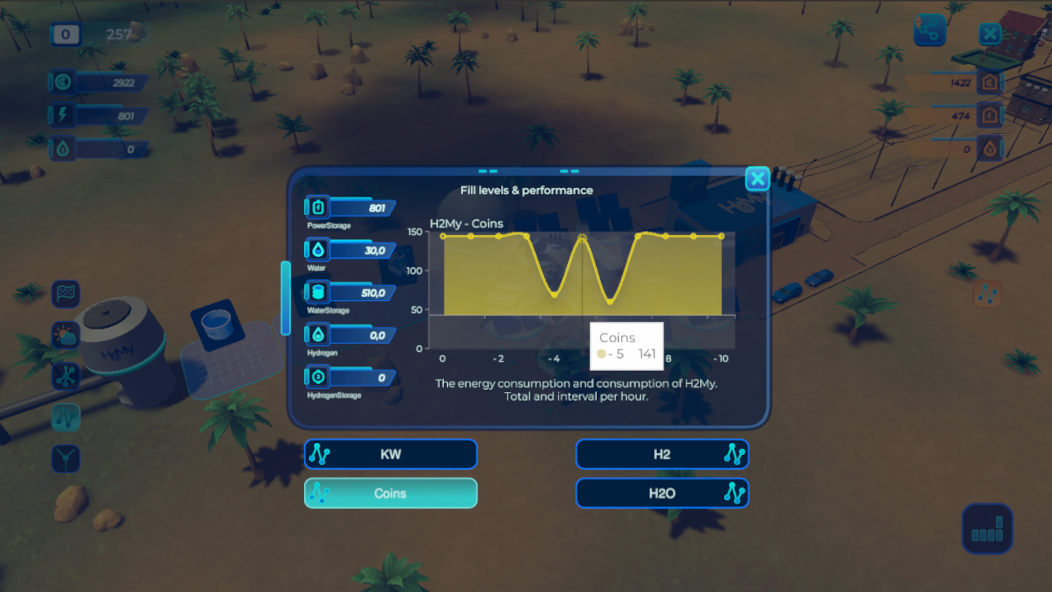Display the H2O chart
1052x592 pixels.
click(x=662, y=493)
